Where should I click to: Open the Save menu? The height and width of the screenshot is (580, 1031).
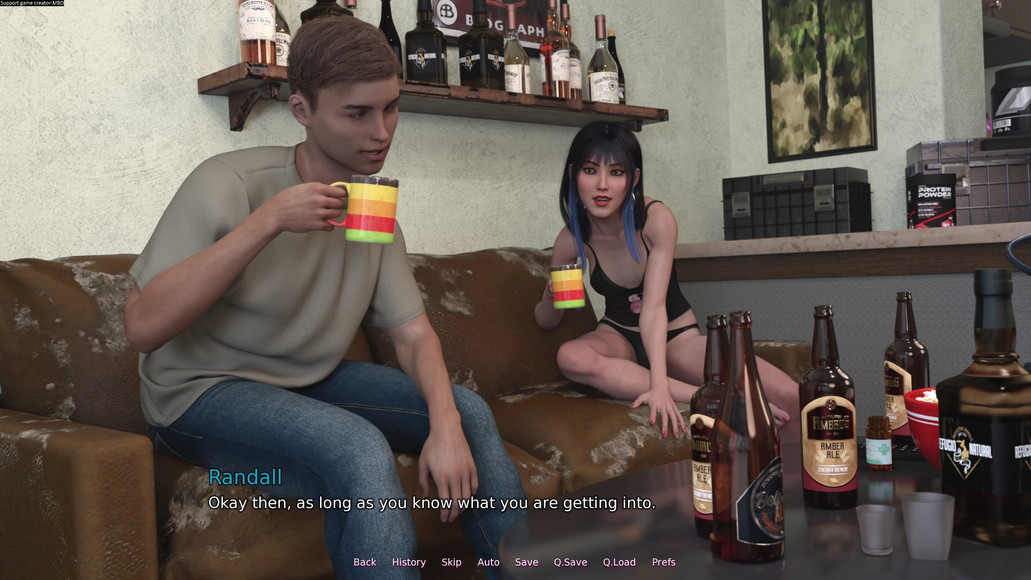click(x=526, y=562)
